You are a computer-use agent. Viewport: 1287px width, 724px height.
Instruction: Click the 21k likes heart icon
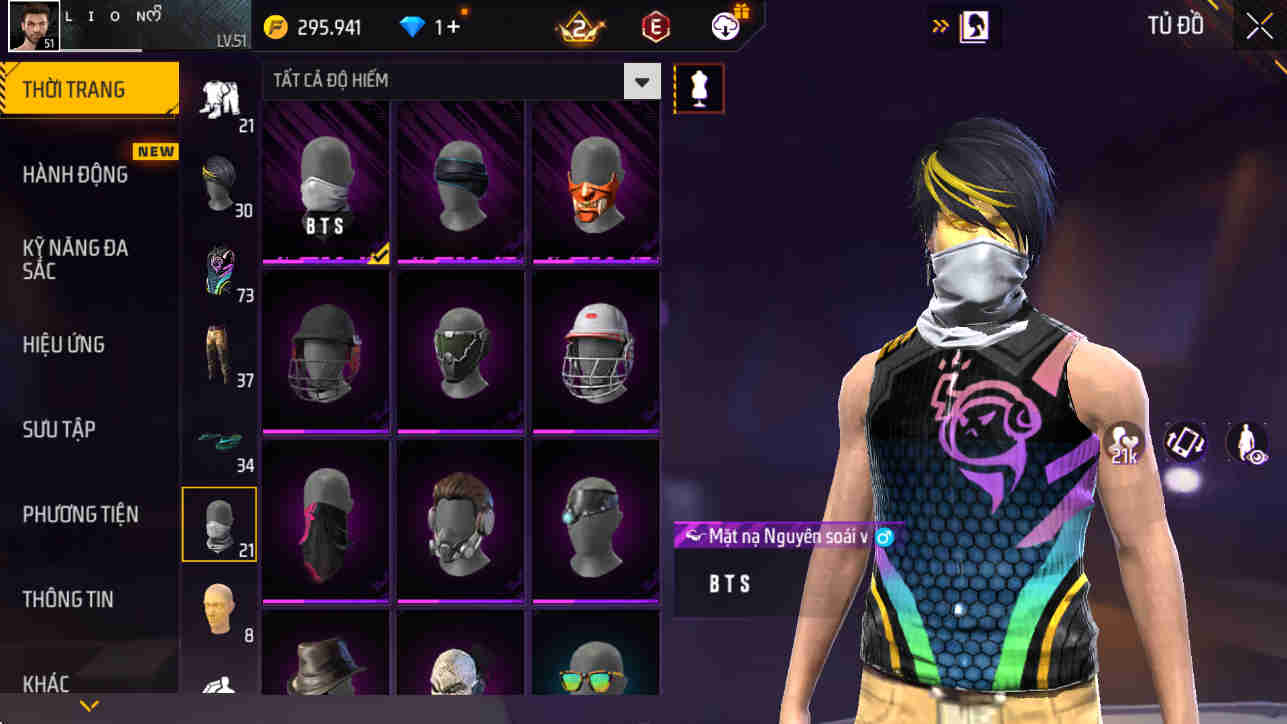tap(1124, 443)
